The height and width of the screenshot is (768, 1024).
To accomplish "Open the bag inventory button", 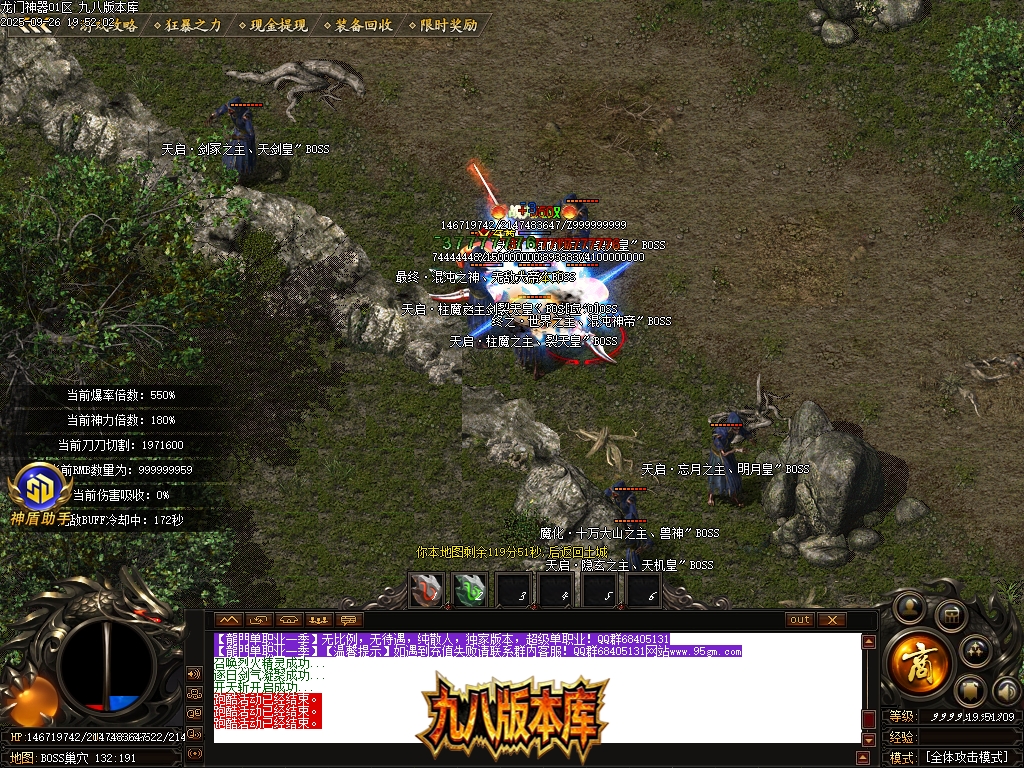I will (951, 615).
